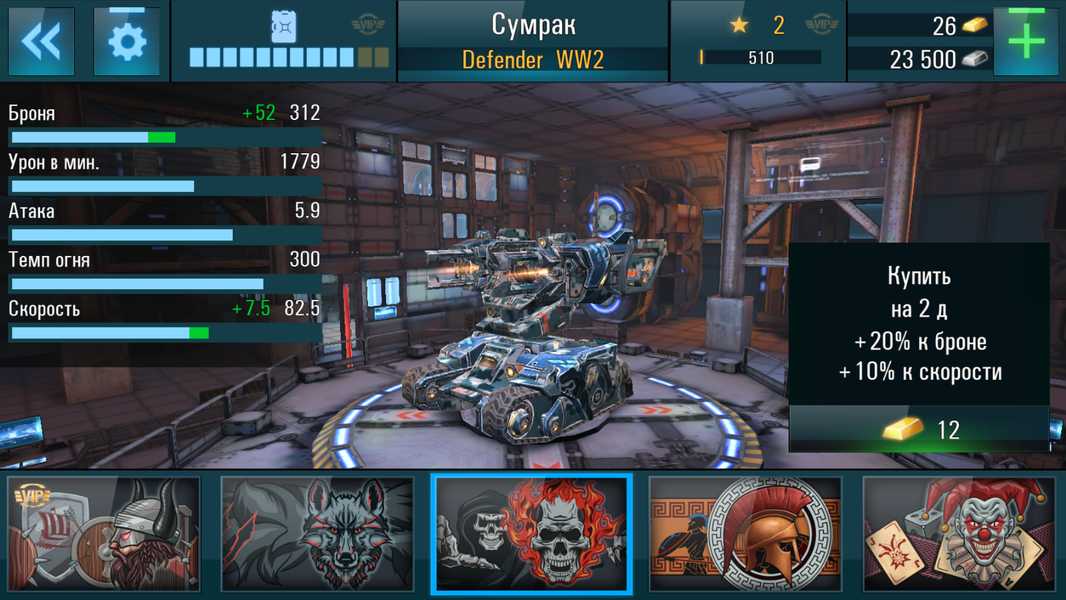Tap the fuel canister energy panel

pos(284,41)
